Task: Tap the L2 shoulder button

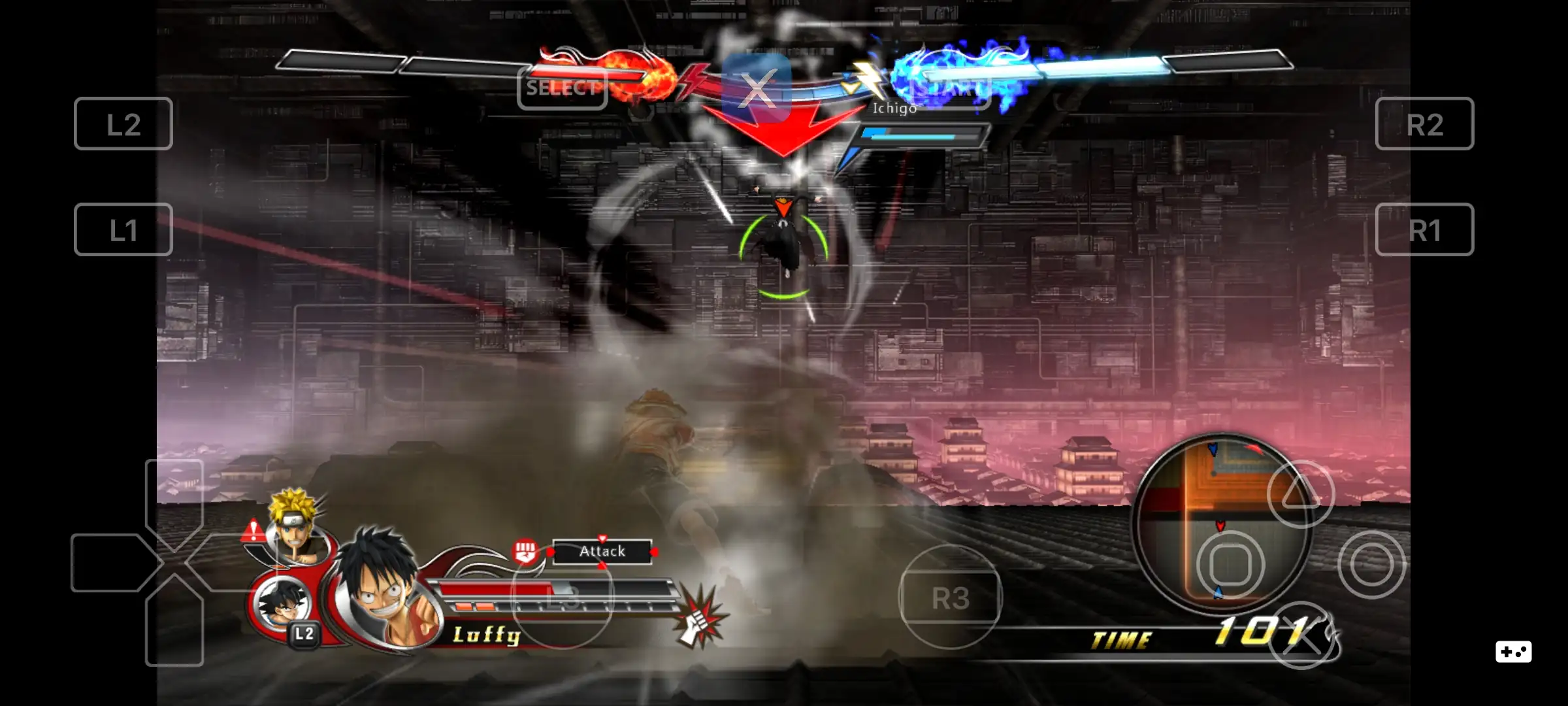Action: point(123,124)
